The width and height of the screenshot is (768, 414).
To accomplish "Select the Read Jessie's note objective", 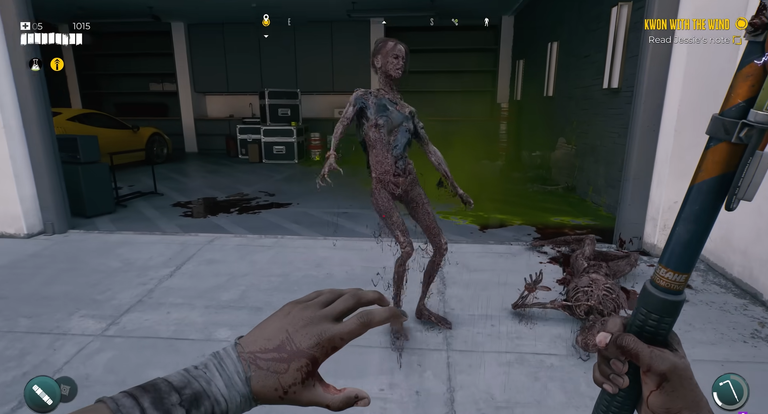I will click(688, 40).
